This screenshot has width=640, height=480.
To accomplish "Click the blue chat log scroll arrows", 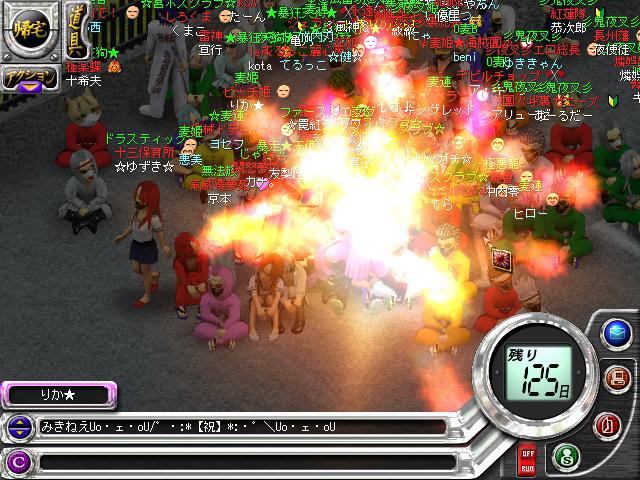I will [18, 428].
